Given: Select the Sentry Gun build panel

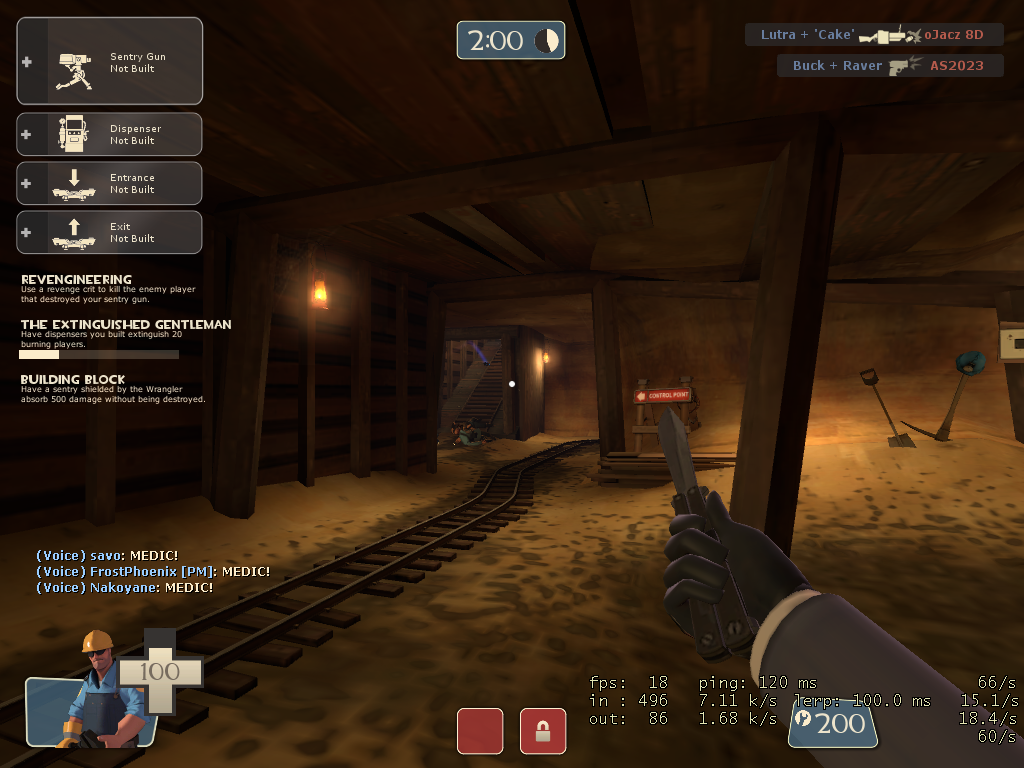Looking at the screenshot, I should pyautogui.click(x=110, y=61).
